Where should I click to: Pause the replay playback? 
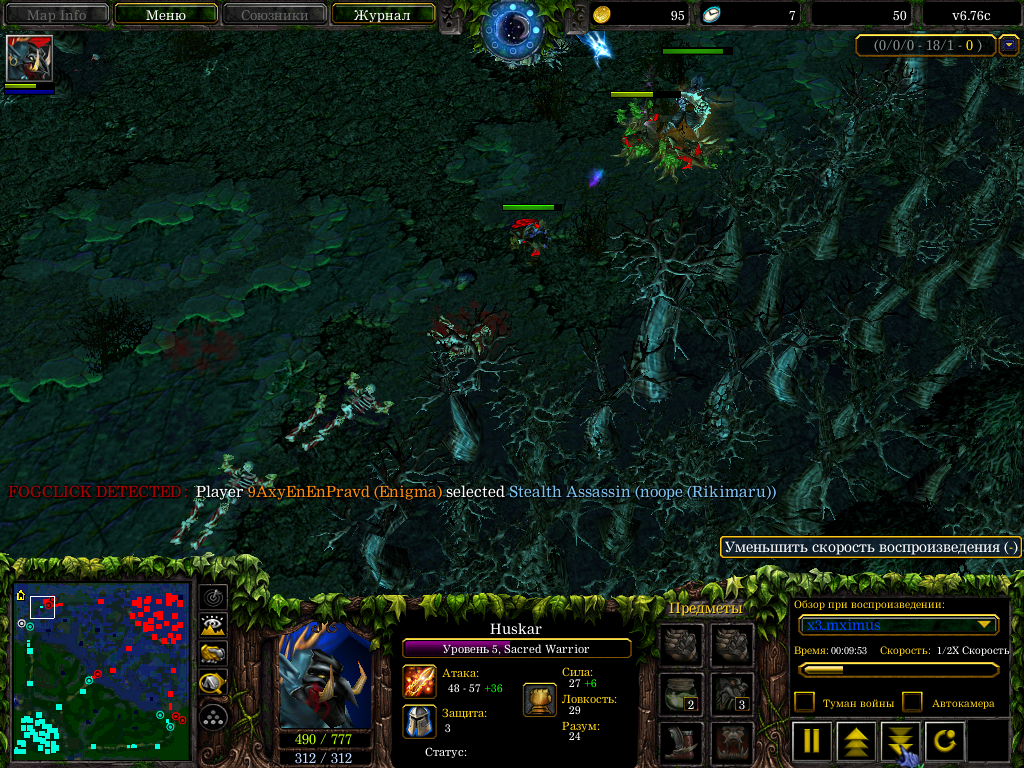812,742
